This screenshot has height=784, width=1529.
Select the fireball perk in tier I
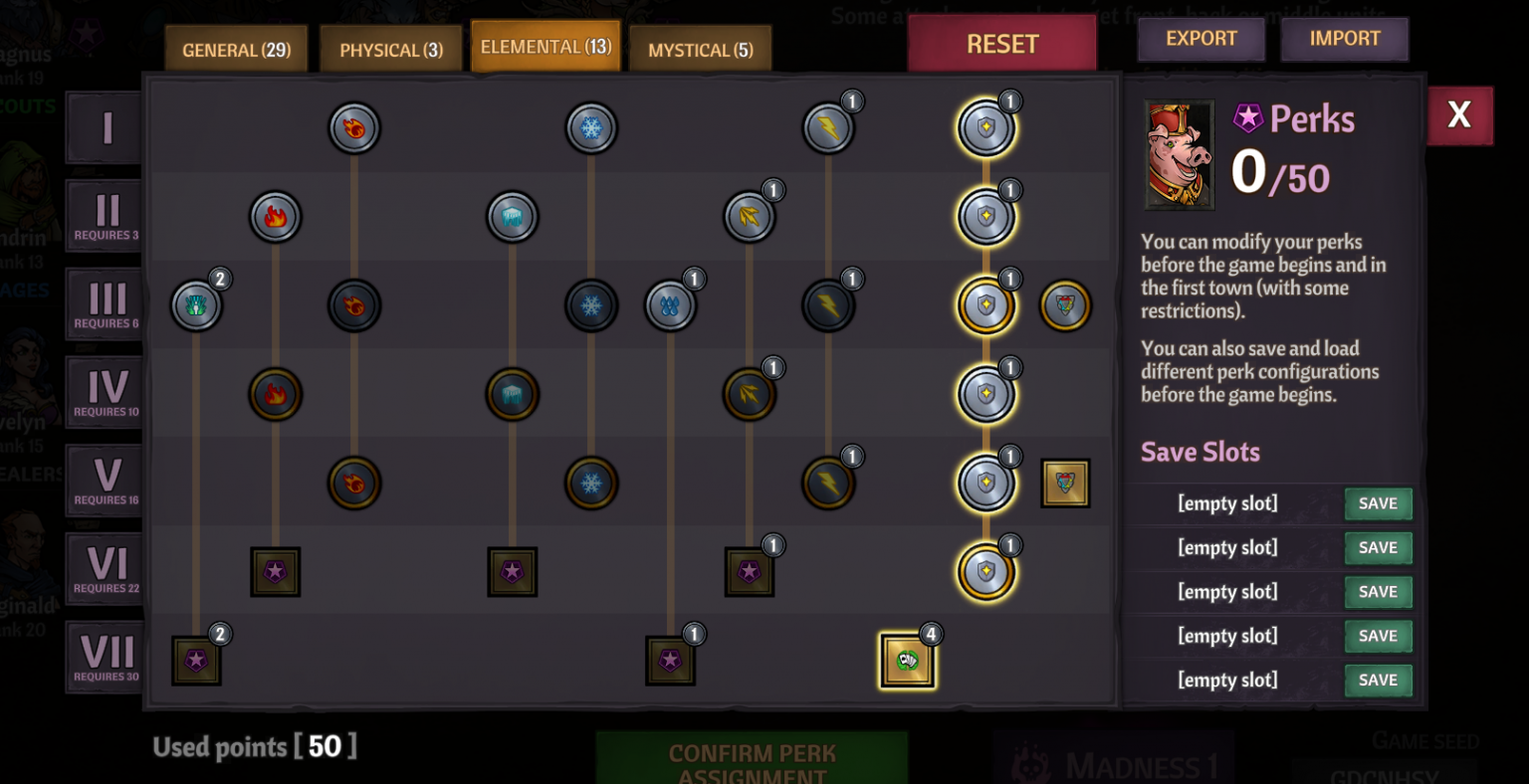[x=354, y=127]
